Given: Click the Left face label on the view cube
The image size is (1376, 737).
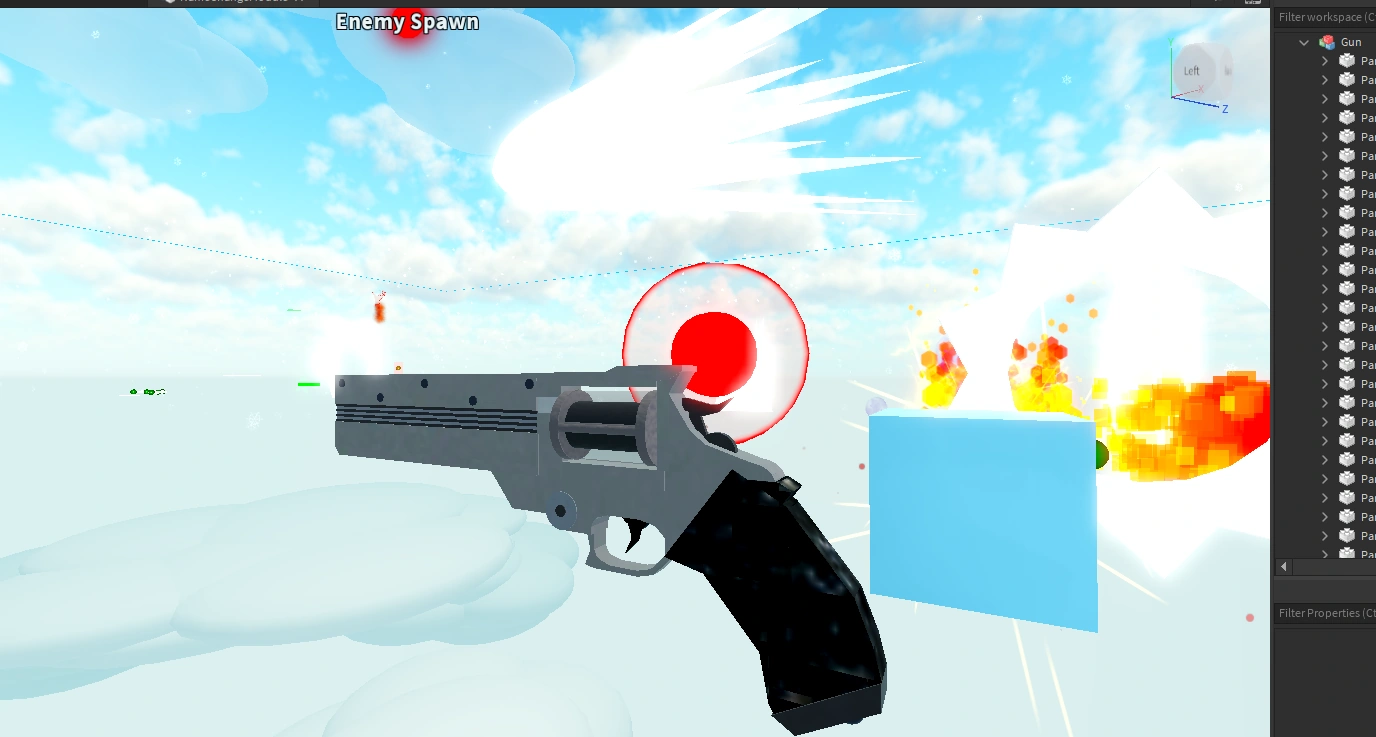Looking at the screenshot, I should pos(1192,70).
